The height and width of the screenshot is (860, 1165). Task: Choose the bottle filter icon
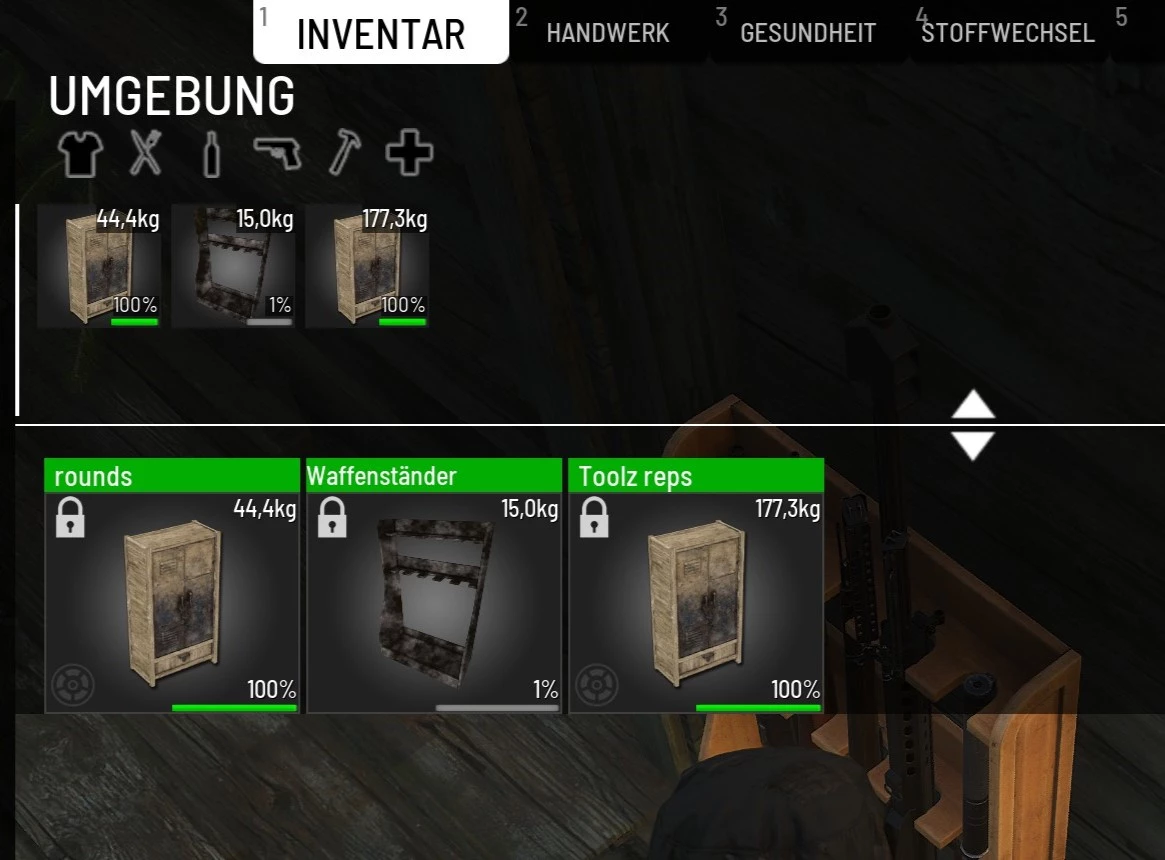coord(211,155)
